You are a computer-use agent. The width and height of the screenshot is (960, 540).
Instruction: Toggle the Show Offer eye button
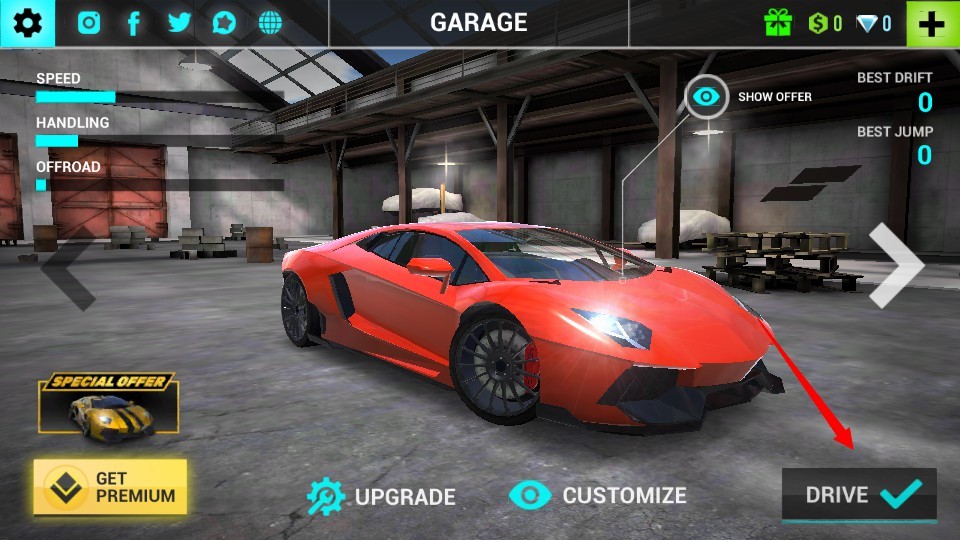point(707,97)
